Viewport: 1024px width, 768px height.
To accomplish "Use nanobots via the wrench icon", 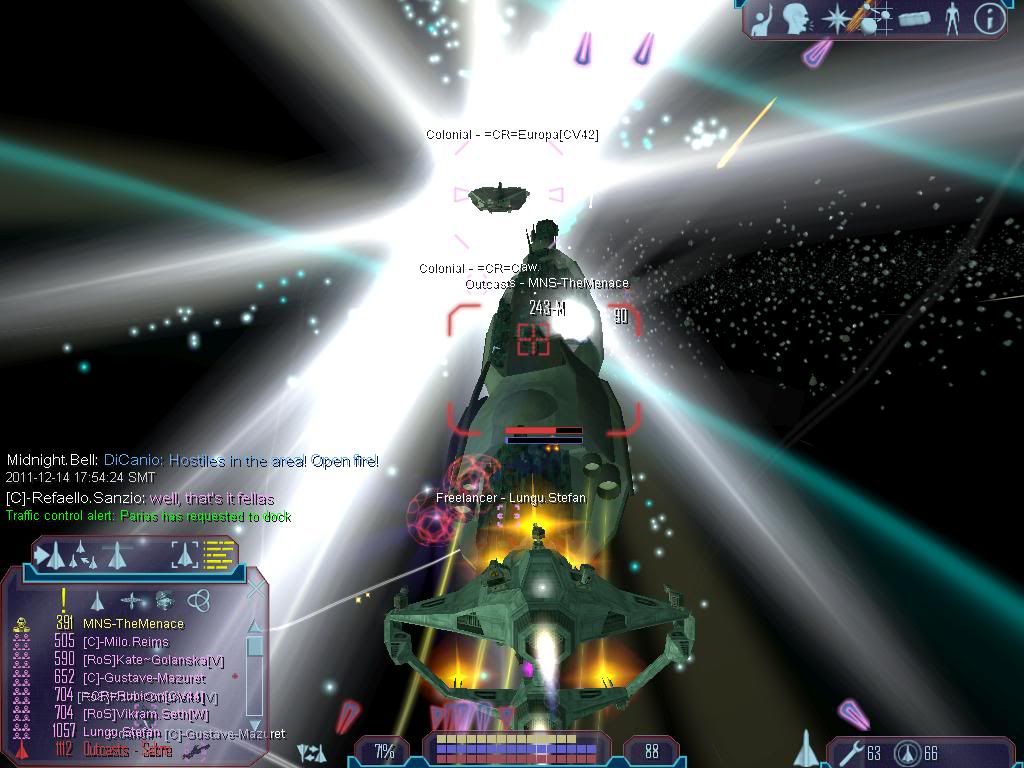I will click(x=849, y=753).
